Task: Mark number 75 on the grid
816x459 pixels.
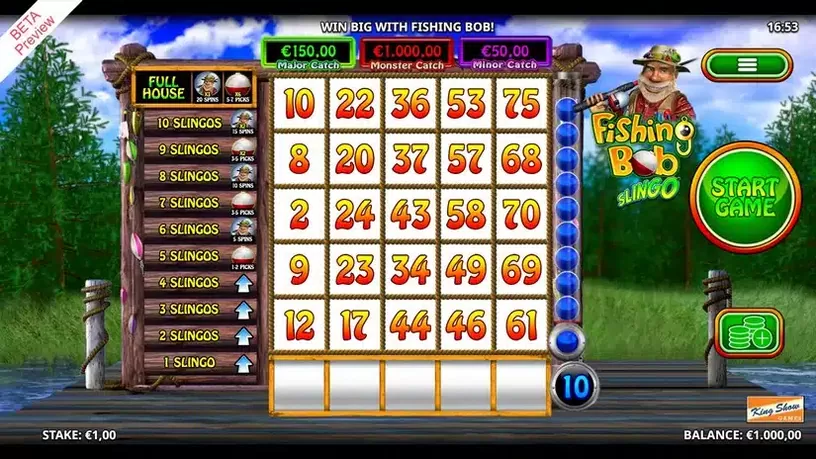Action: tap(523, 104)
